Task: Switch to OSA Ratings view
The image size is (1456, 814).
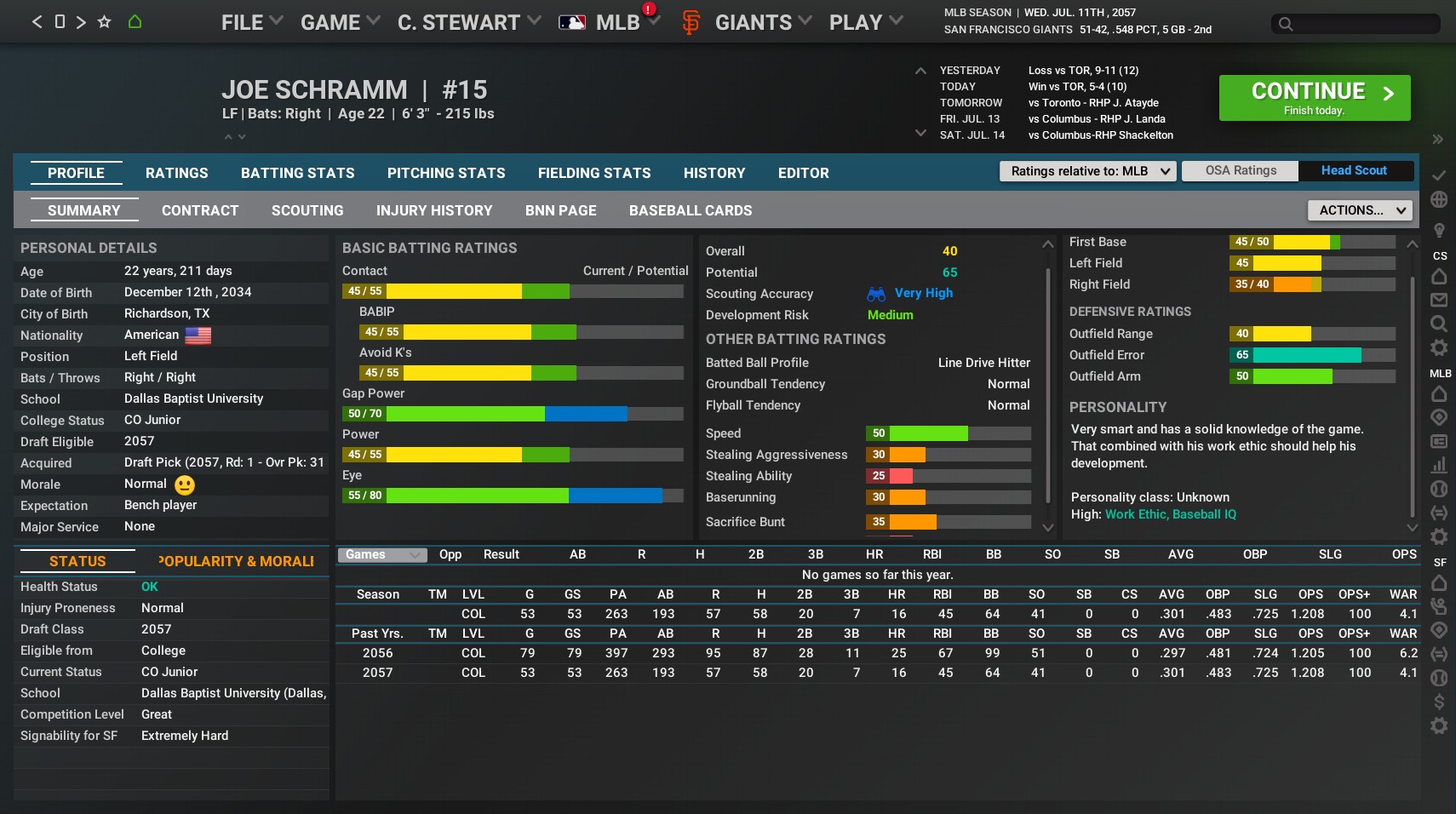Action: [x=1239, y=170]
